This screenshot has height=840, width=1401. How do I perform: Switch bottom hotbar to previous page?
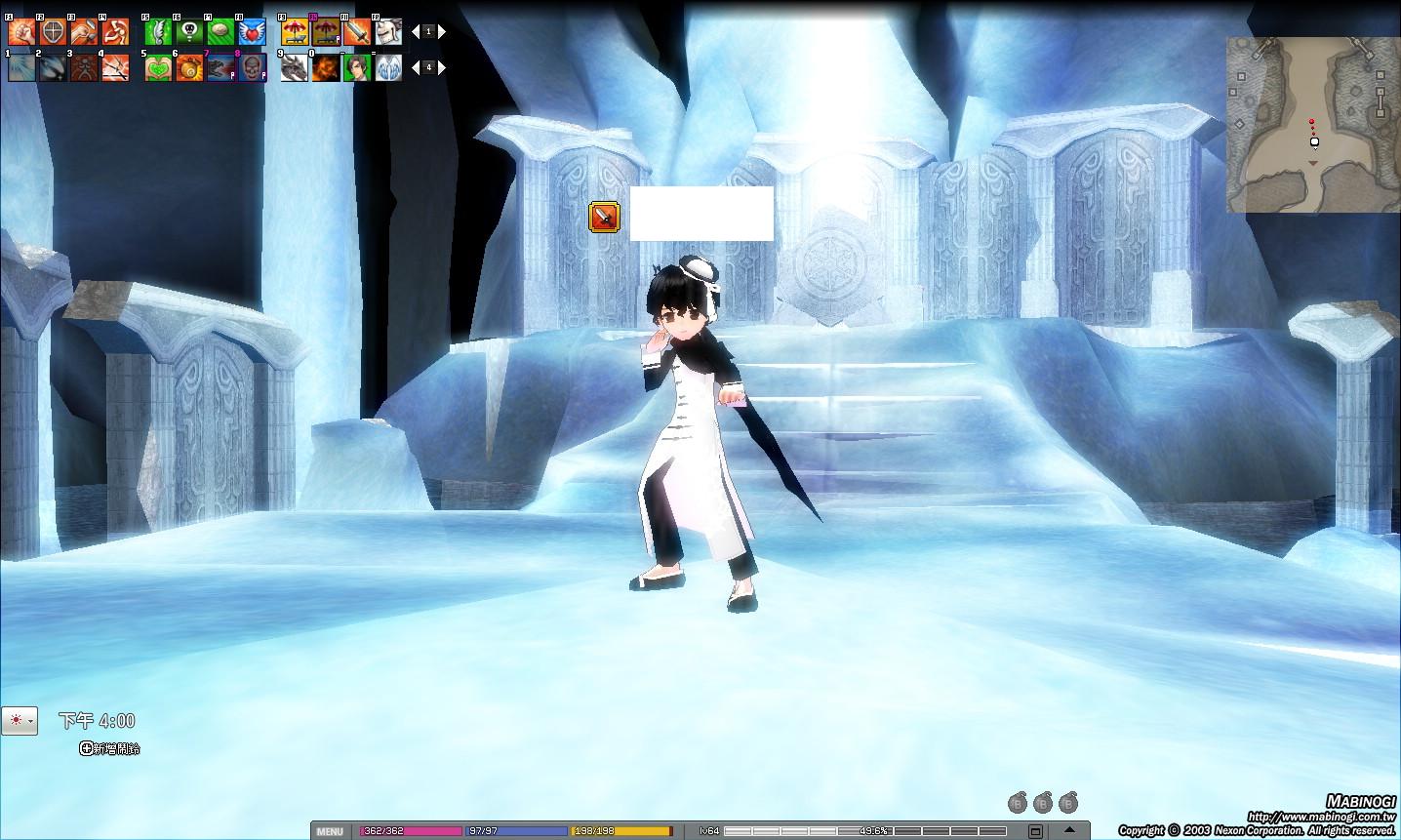click(x=415, y=67)
